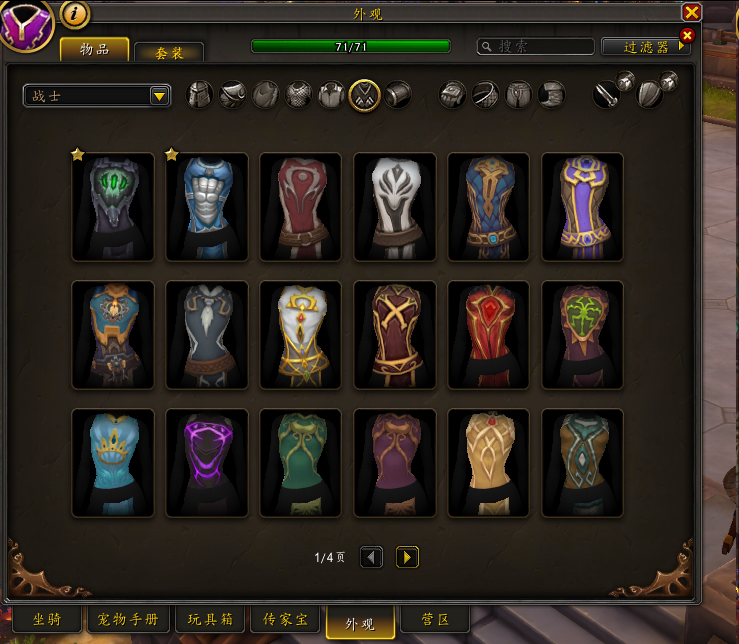
Task: Open the 营区 tab
Action: coord(434,620)
